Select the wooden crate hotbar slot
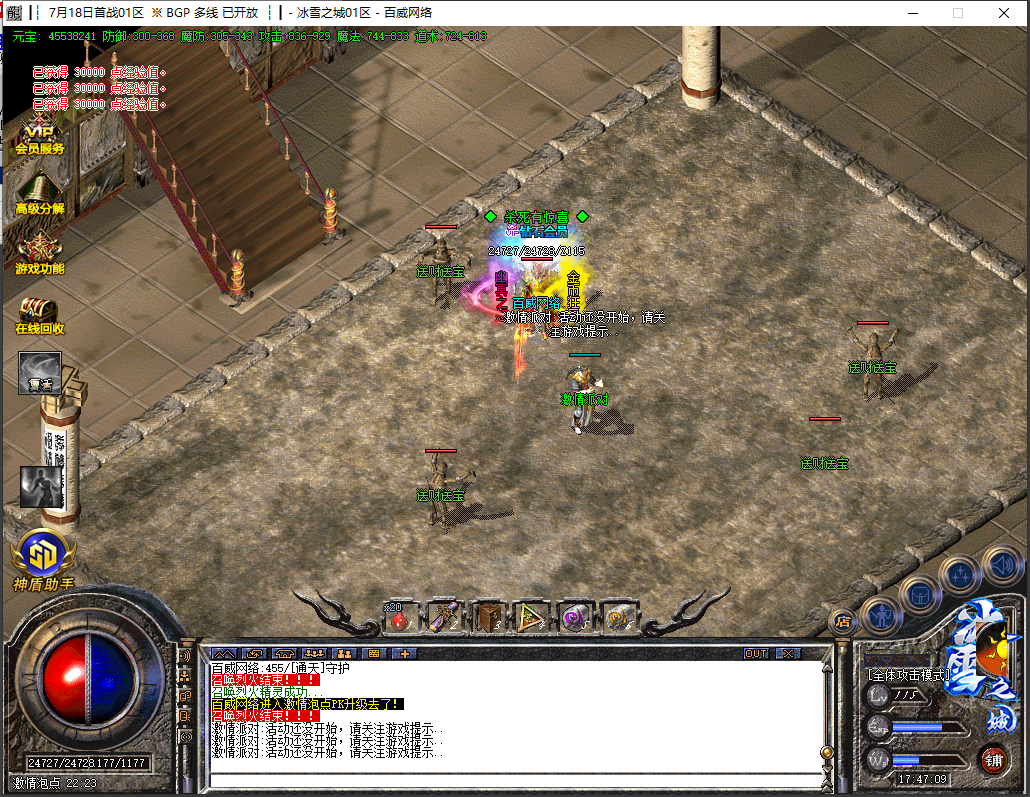 pyautogui.click(x=488, y=618)
